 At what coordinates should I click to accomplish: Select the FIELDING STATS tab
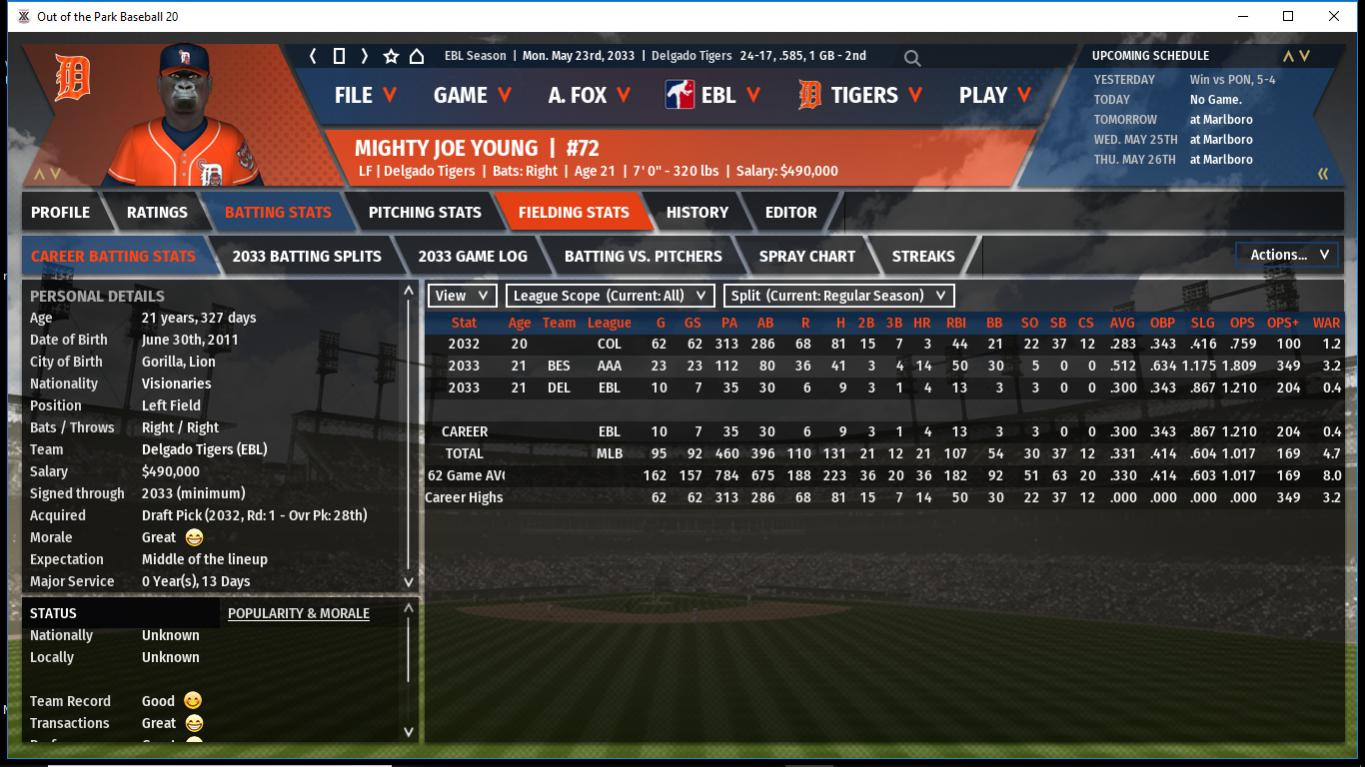tap(573, 212)
